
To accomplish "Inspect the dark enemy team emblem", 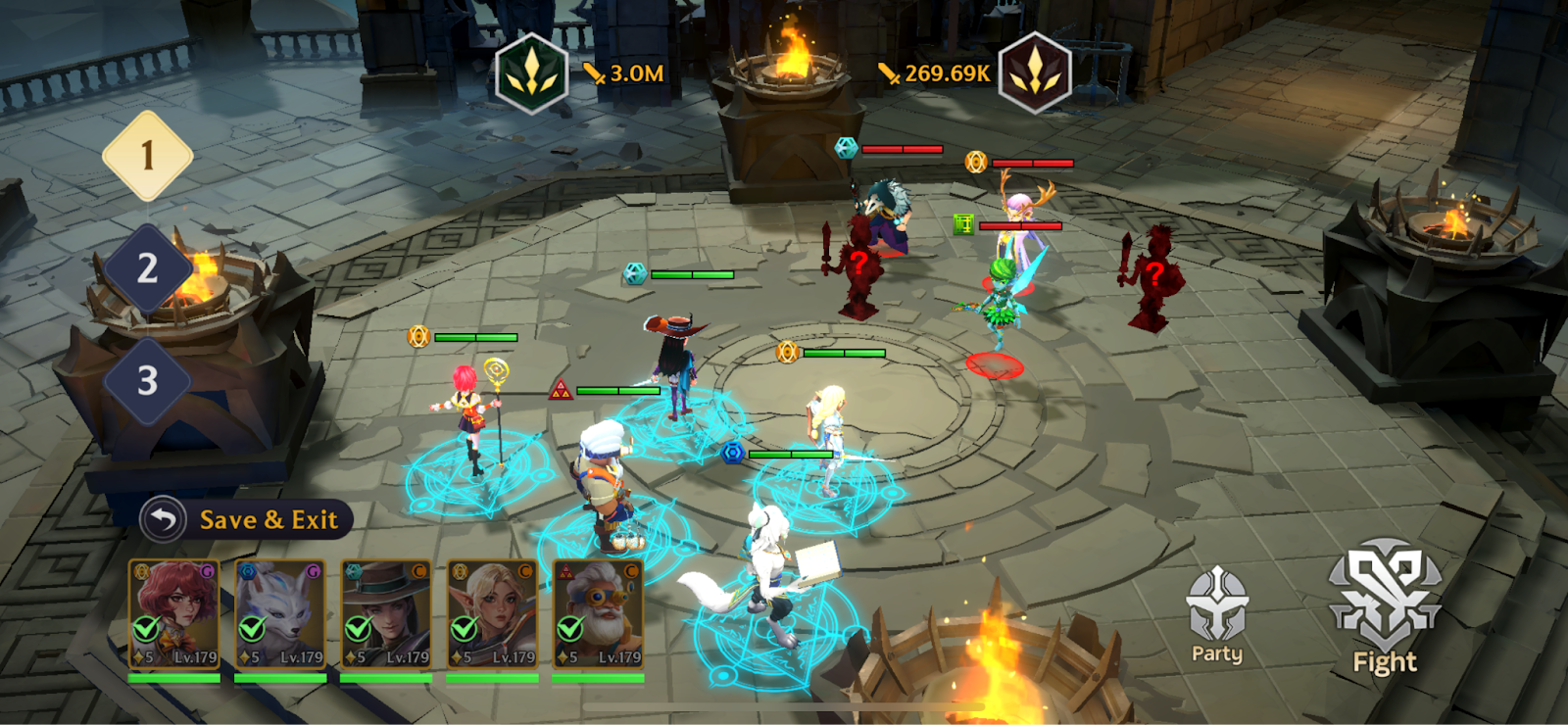I will [x=1034, y=73].
